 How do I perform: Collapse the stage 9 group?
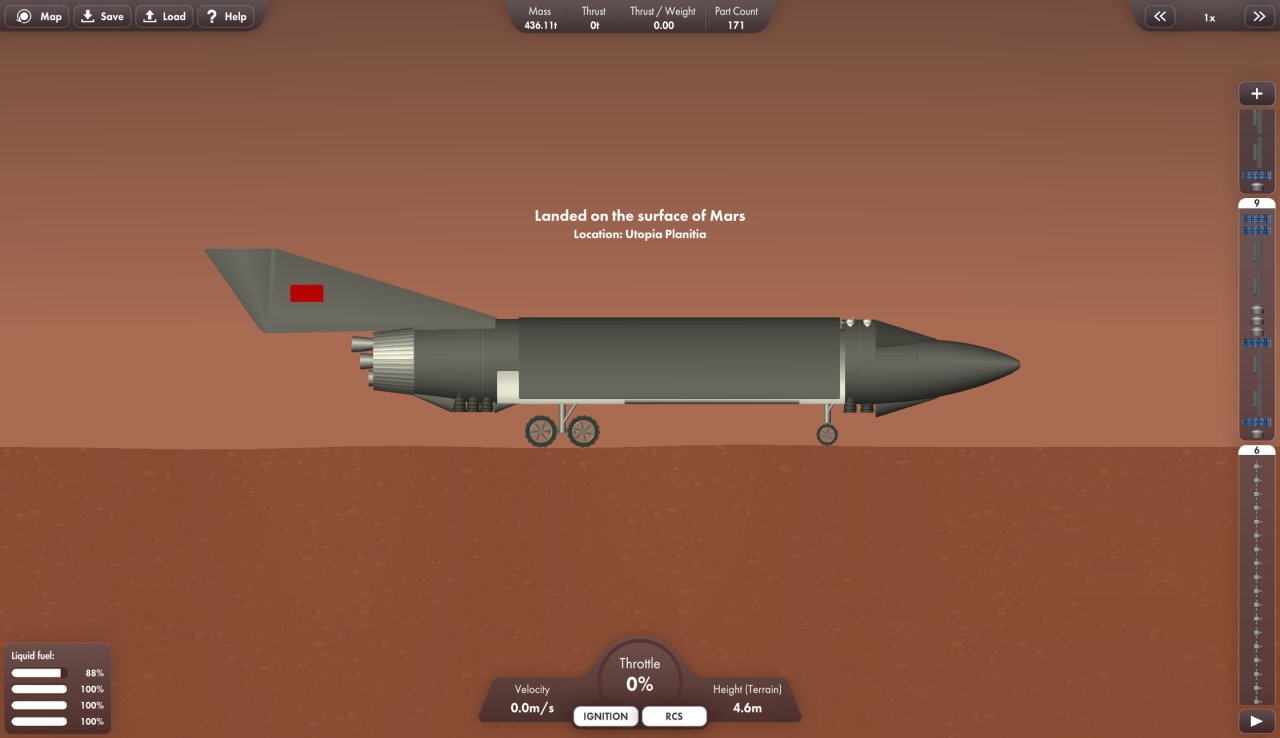pyautogui.click(x=1256, y=202)
